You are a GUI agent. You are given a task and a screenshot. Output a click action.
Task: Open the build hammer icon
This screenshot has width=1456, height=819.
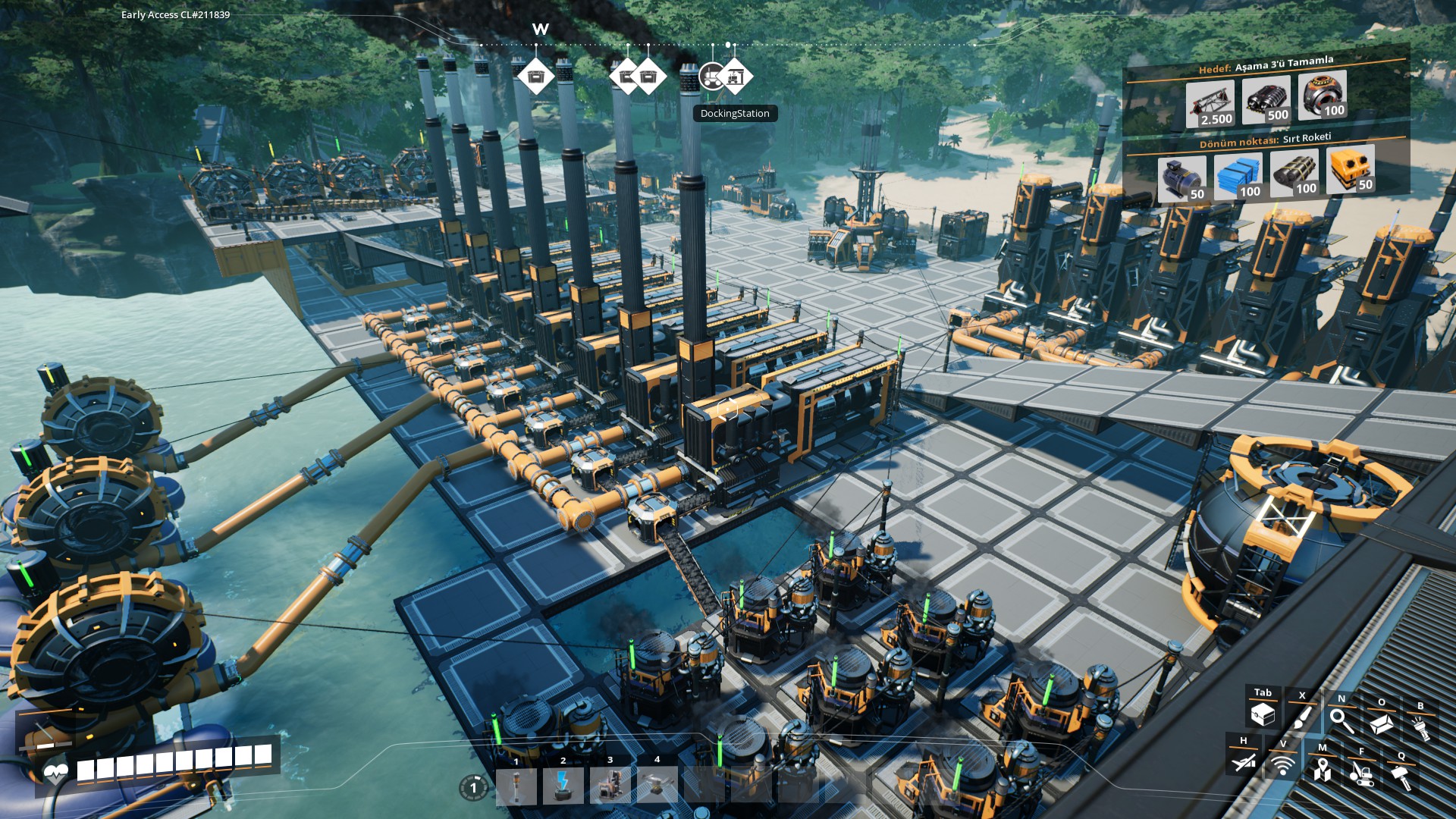[x=1401, y=777]
